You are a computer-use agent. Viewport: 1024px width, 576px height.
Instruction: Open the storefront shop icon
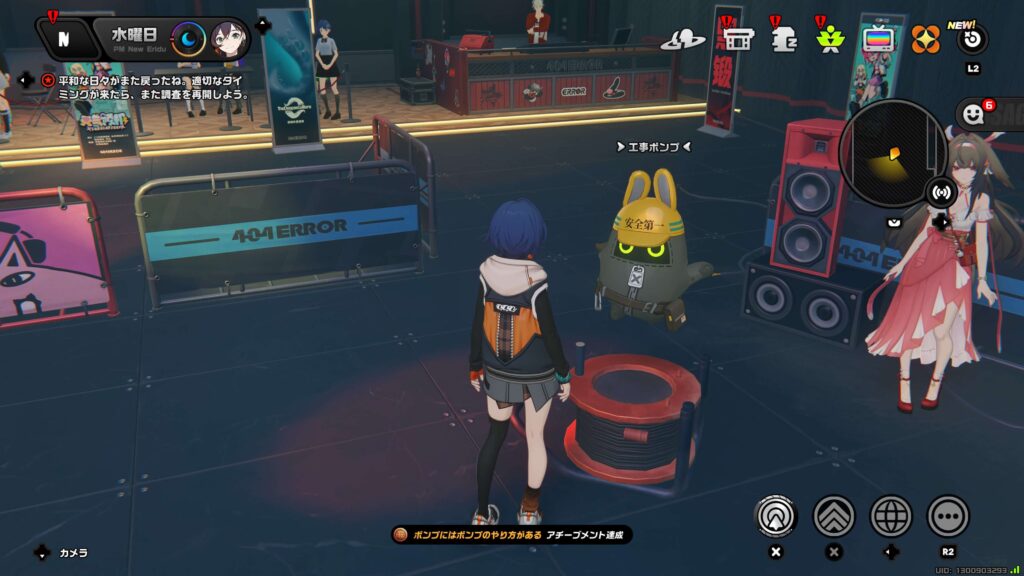click(738, 39)
